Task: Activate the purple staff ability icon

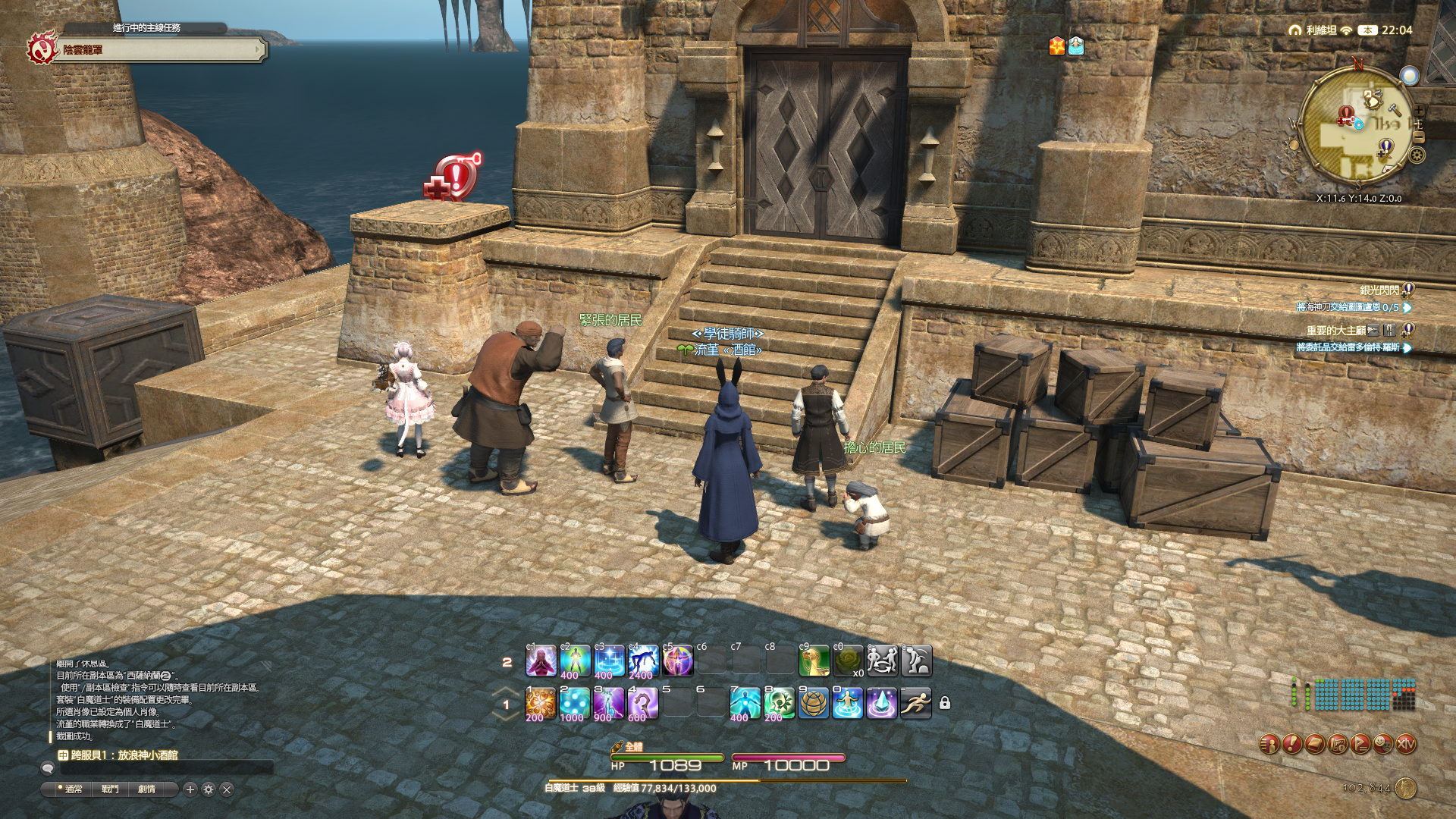Action: [642, 704]
